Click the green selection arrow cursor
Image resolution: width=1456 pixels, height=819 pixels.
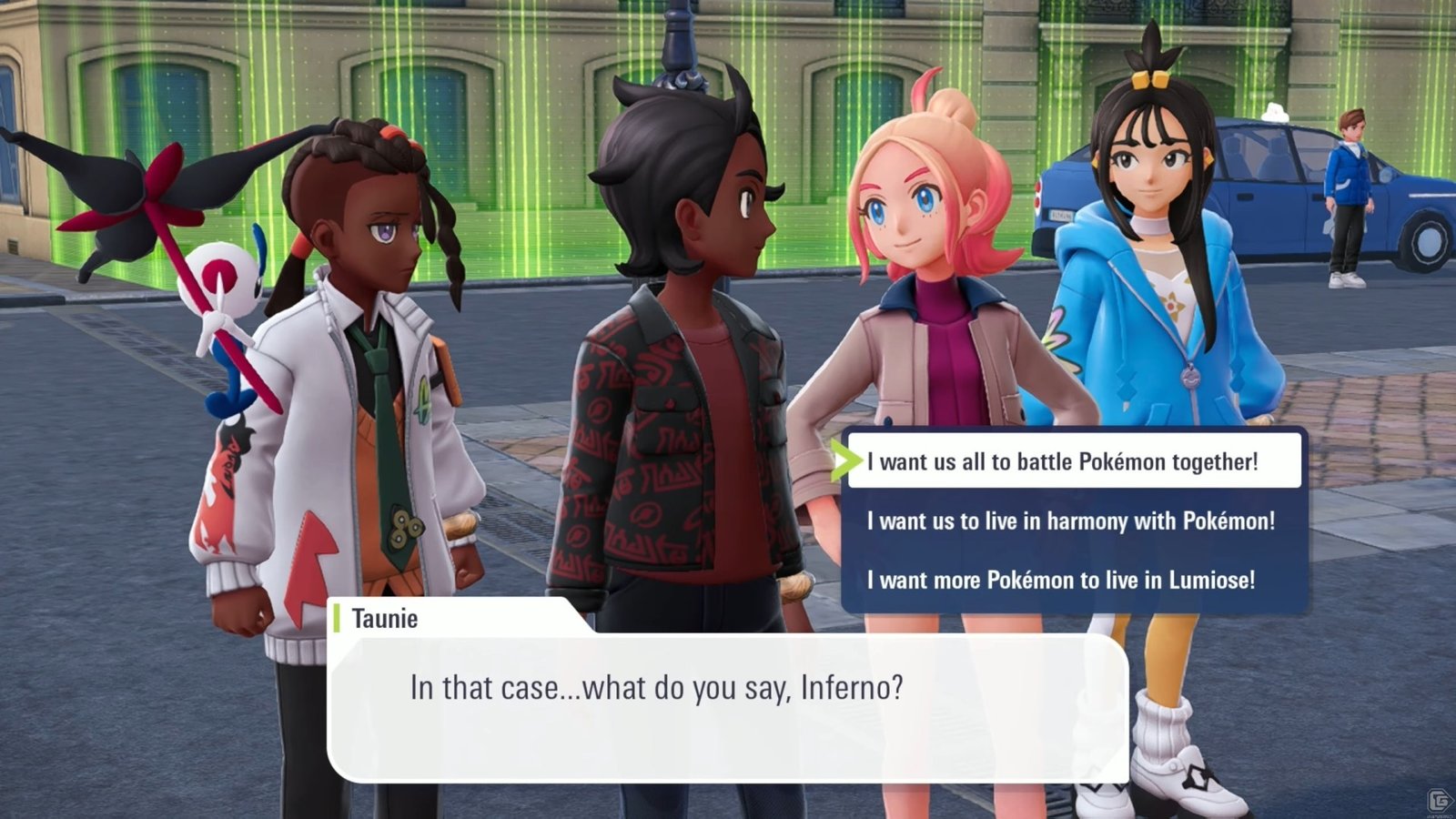point(851,460)
